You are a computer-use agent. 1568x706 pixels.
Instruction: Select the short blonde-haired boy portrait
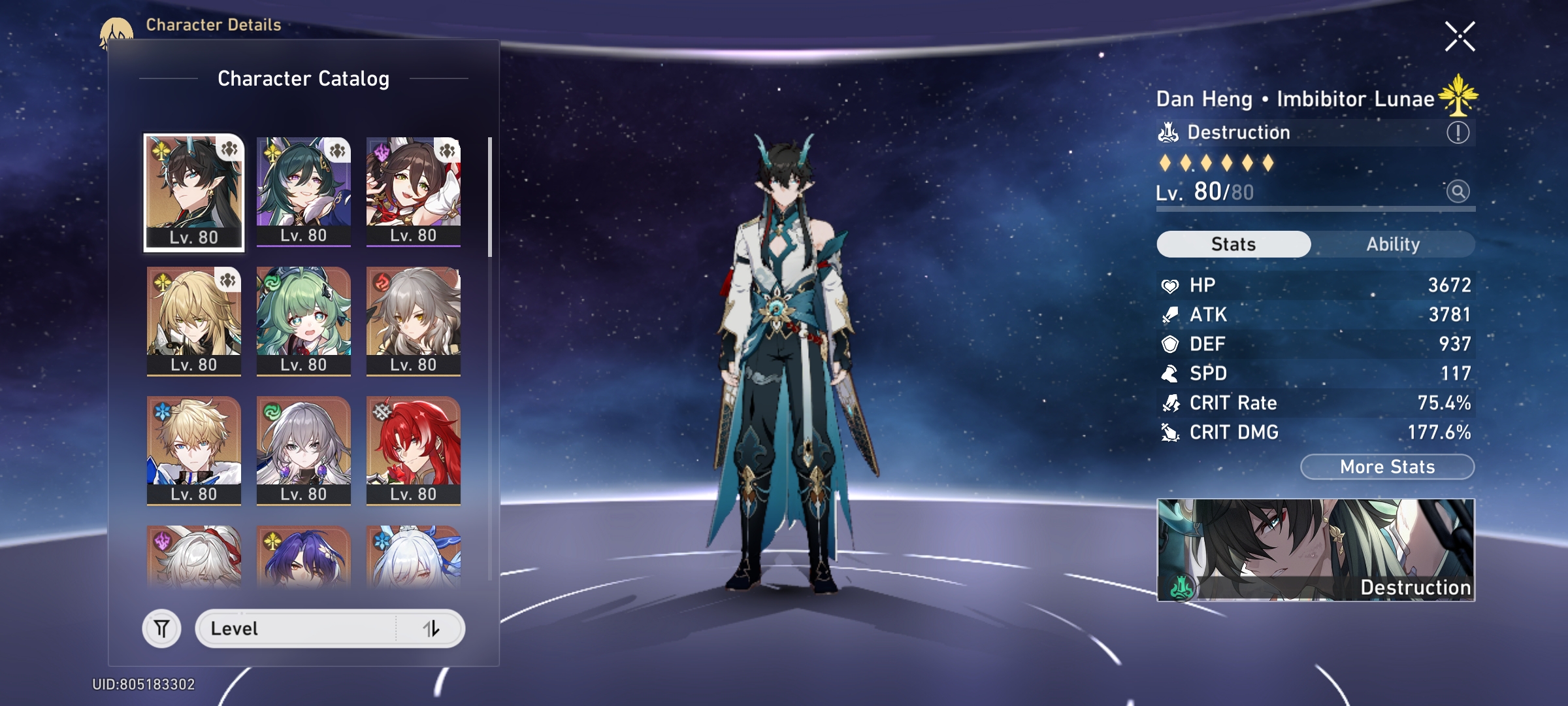[x=194, y=450]
